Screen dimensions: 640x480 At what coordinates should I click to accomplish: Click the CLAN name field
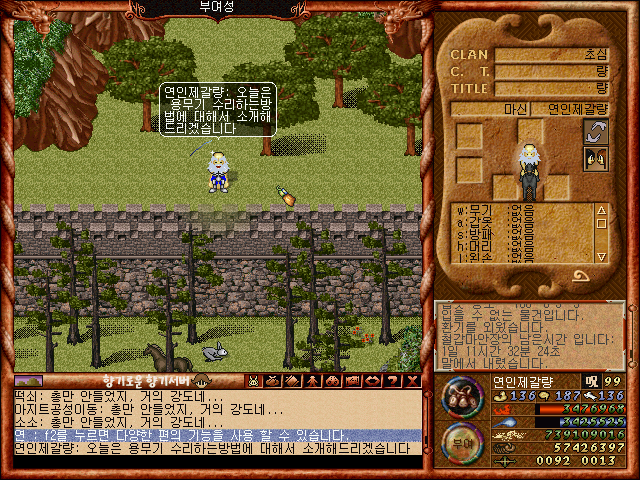(x=553, y=55)
